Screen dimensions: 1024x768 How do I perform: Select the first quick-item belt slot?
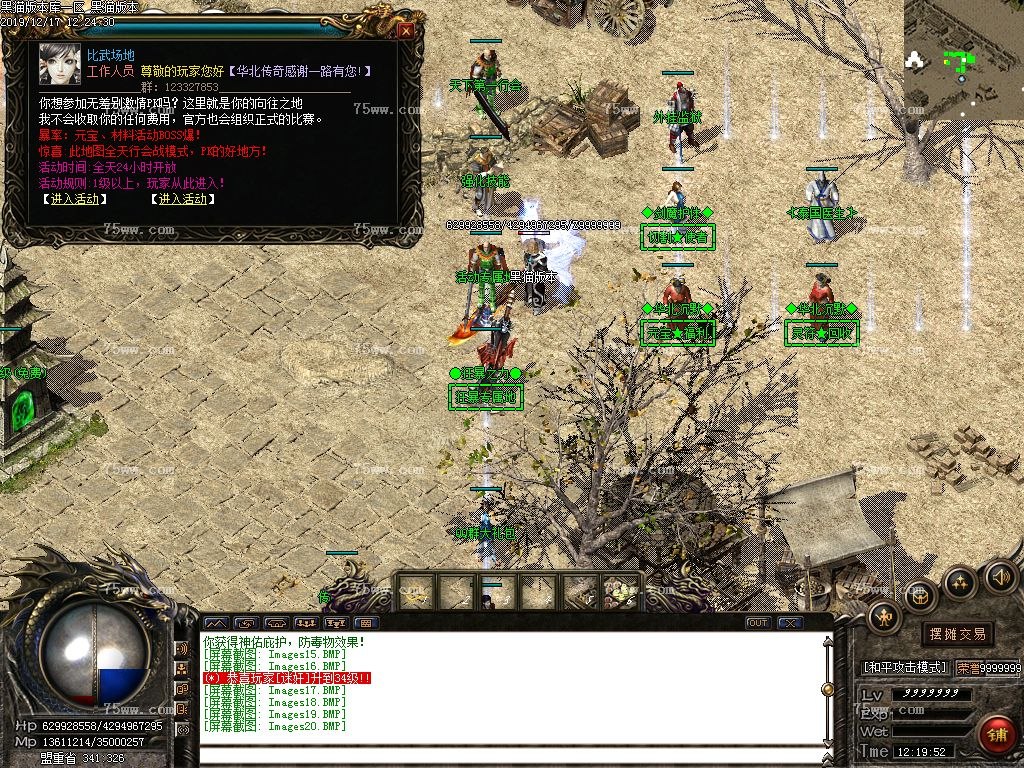pos(415,592)
